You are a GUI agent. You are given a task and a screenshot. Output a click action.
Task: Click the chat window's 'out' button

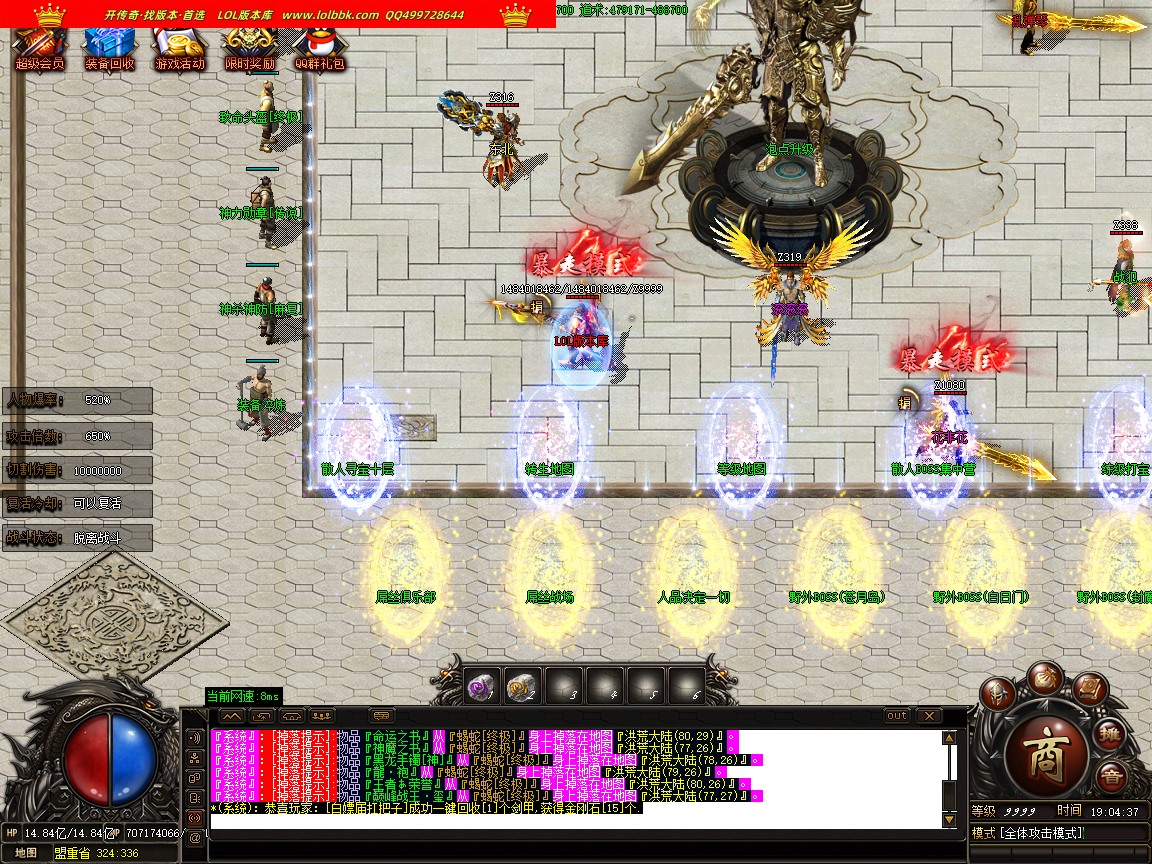click(897, 716)
